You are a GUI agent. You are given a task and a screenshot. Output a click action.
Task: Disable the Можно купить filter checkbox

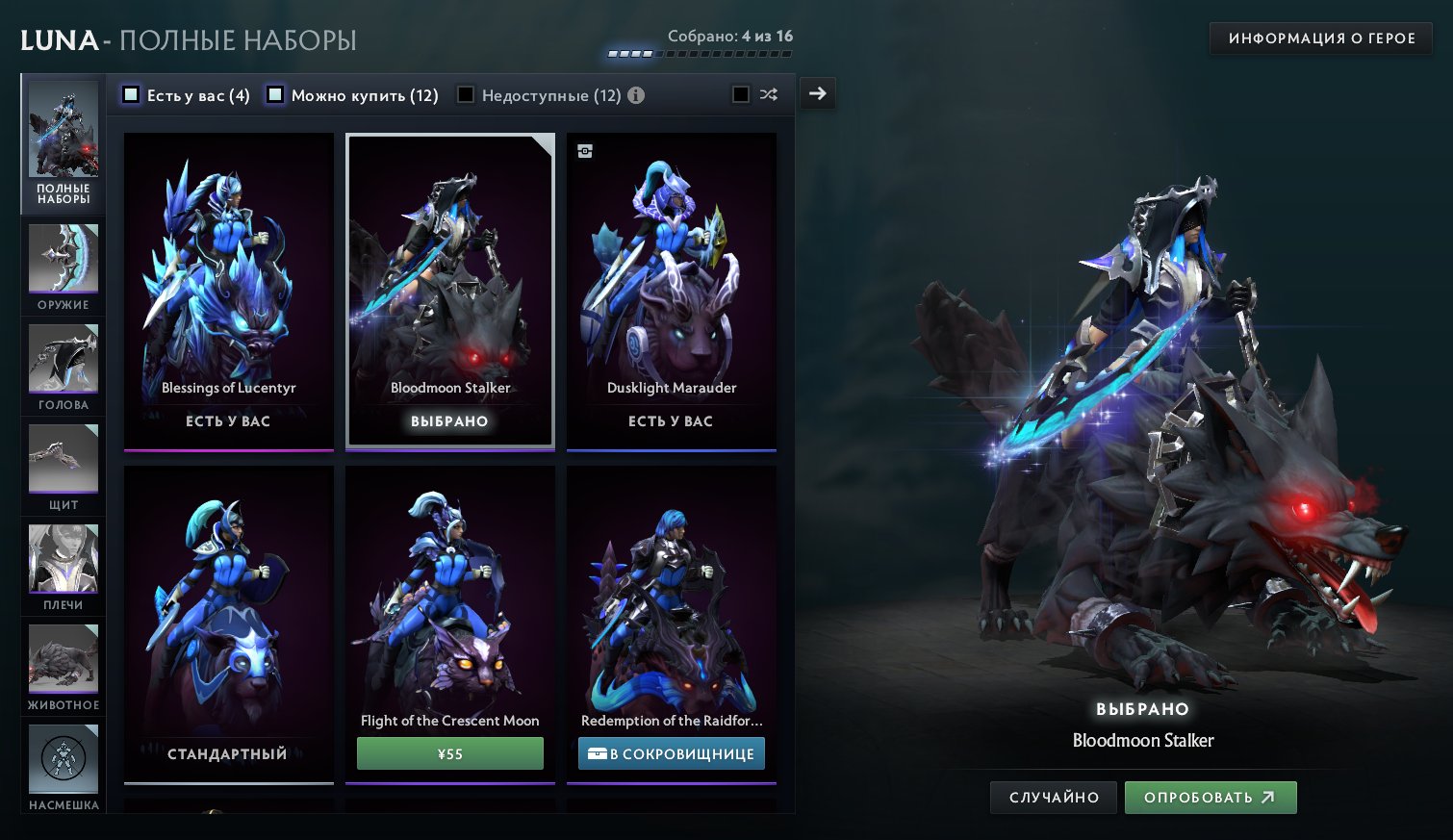coord(275,94)
